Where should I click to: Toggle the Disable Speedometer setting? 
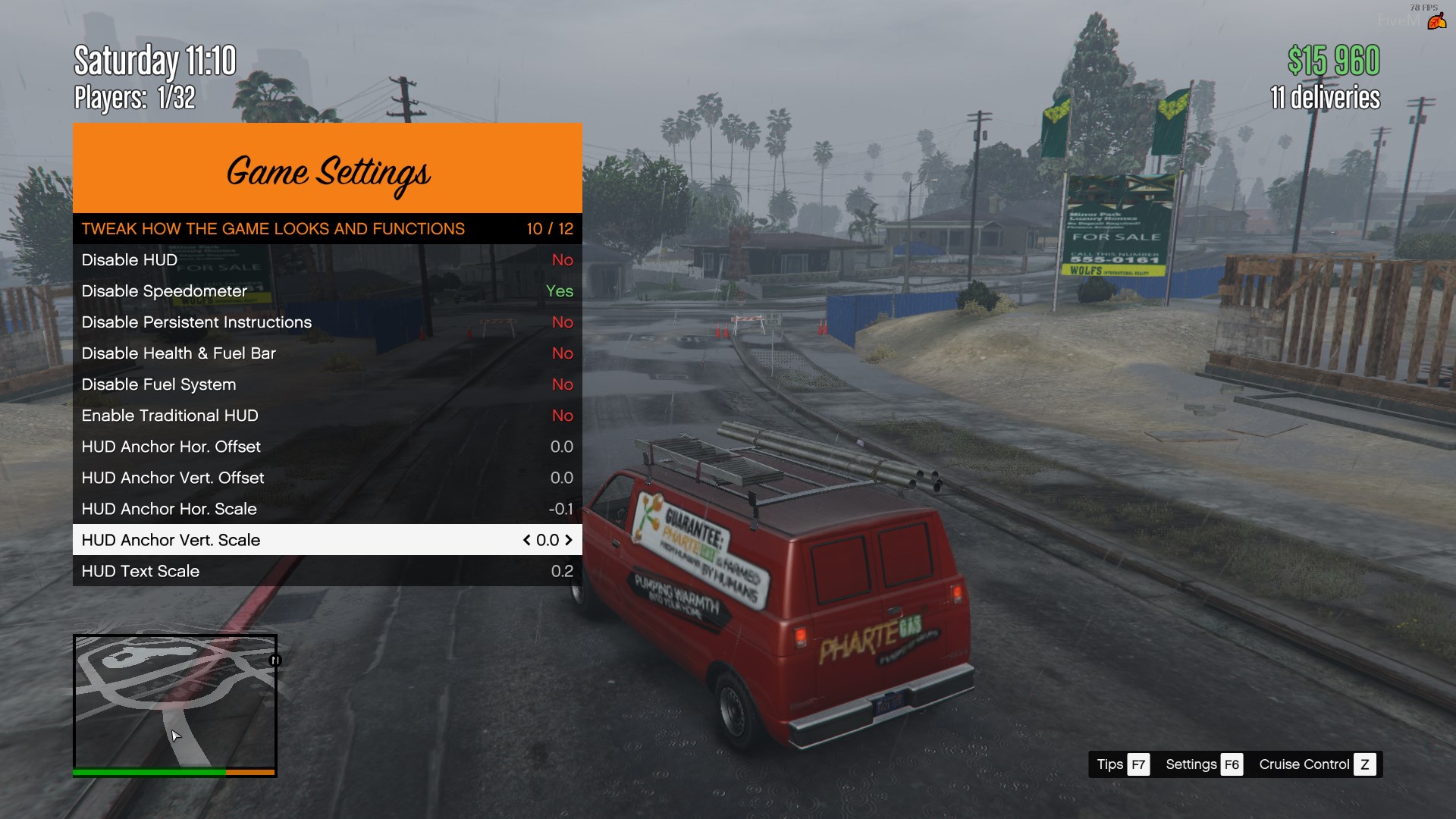click(x=327, y=291)
